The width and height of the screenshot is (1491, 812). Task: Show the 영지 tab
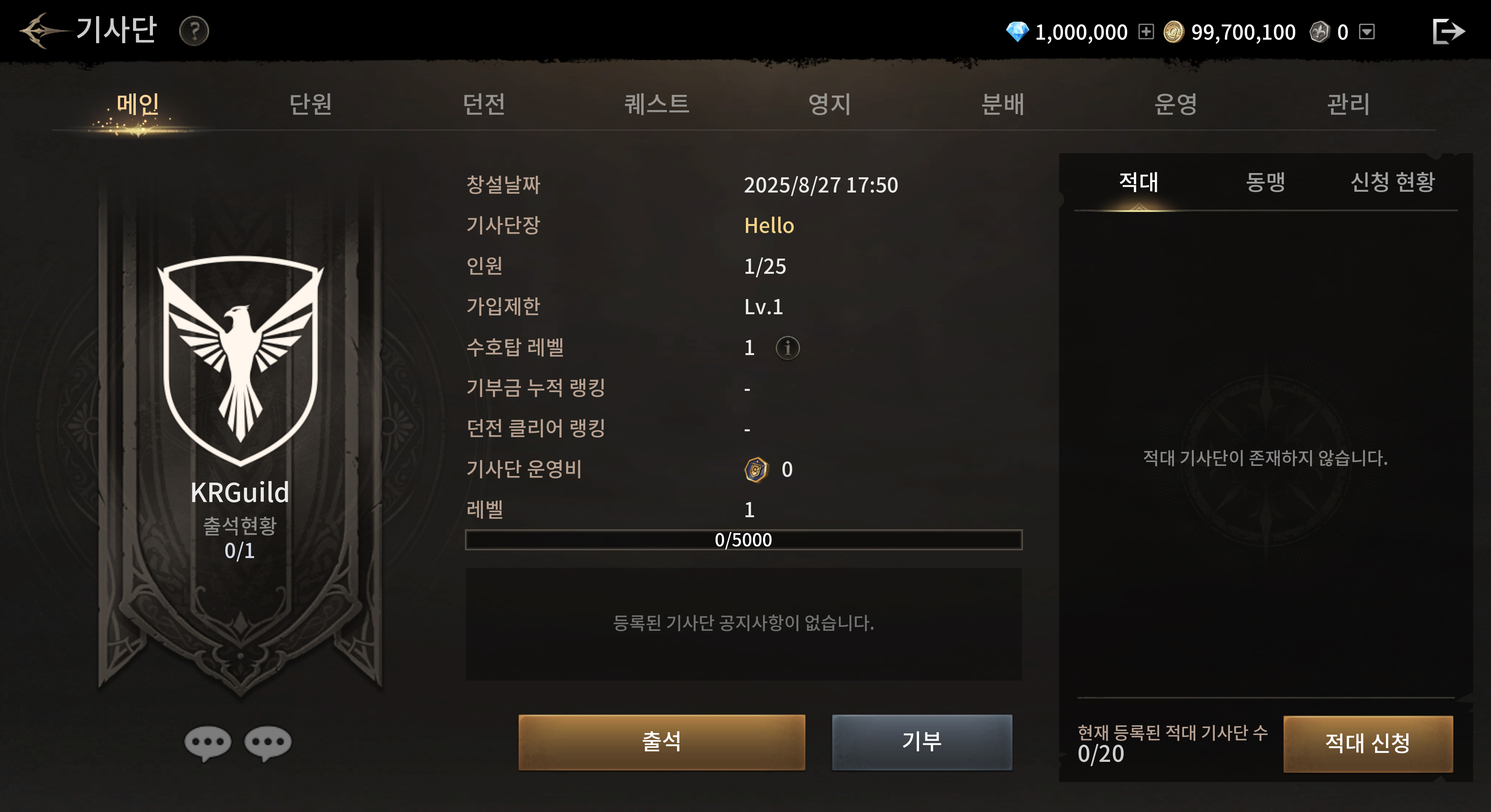pyautogui.click(x=830, y=105)
